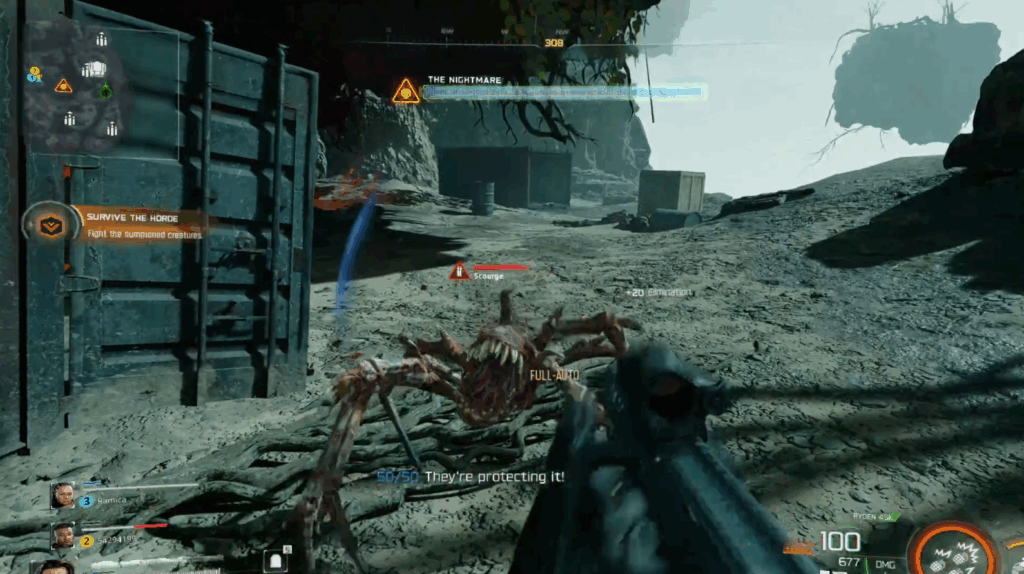Select the orange weapon silhouette icon
The height and width of the screenshot is (574, 1024).
pyautogui.click(x=798, y=547)
